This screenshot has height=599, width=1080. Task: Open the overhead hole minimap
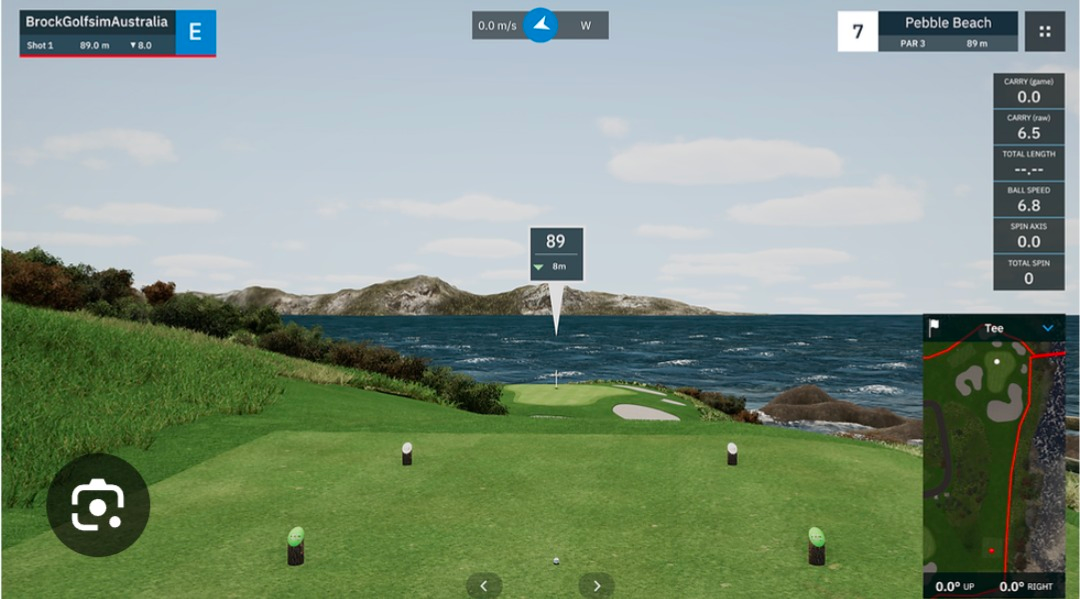coord(993,458)
